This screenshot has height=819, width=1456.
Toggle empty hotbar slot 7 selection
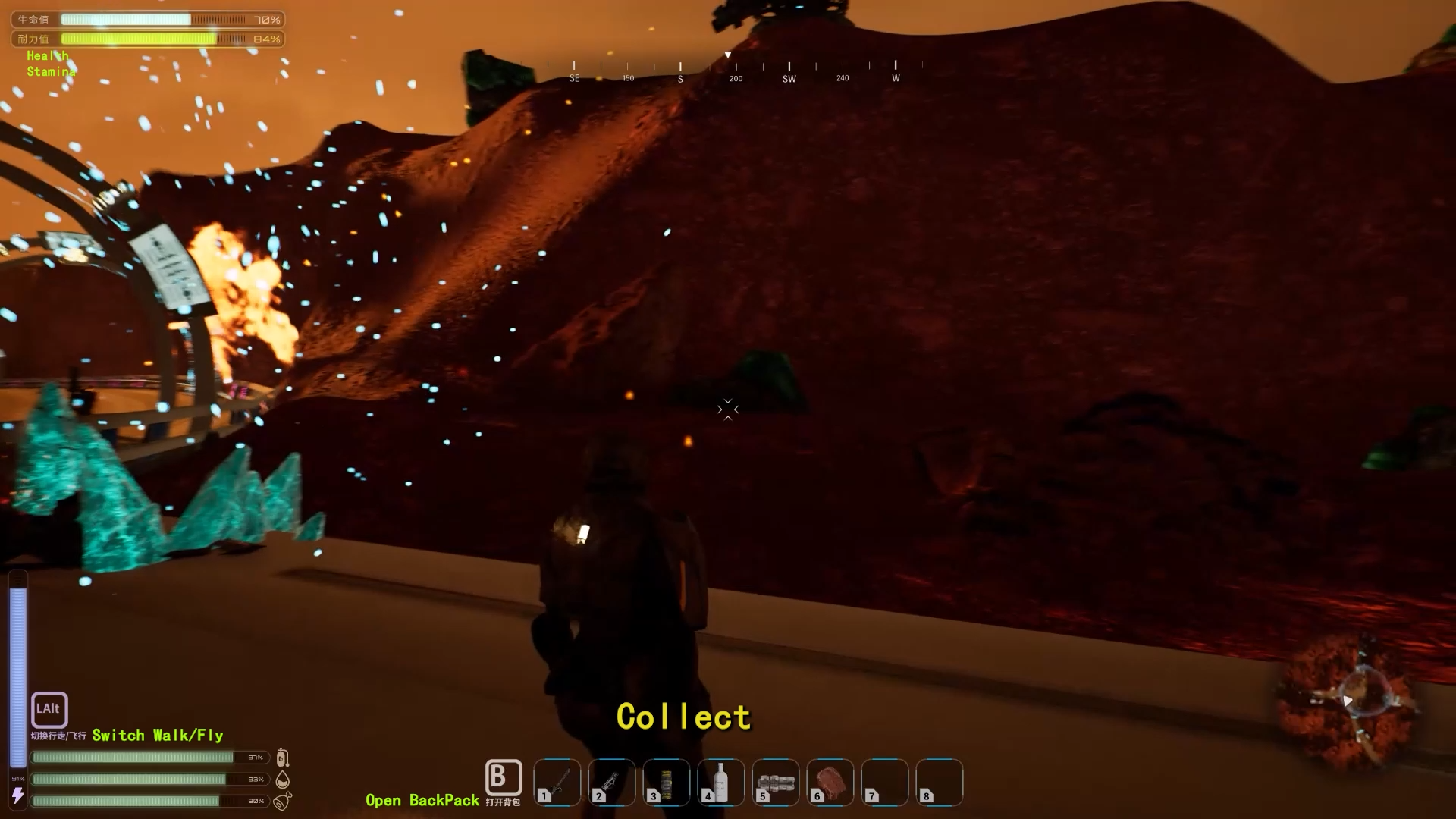[x=885, y=783]
